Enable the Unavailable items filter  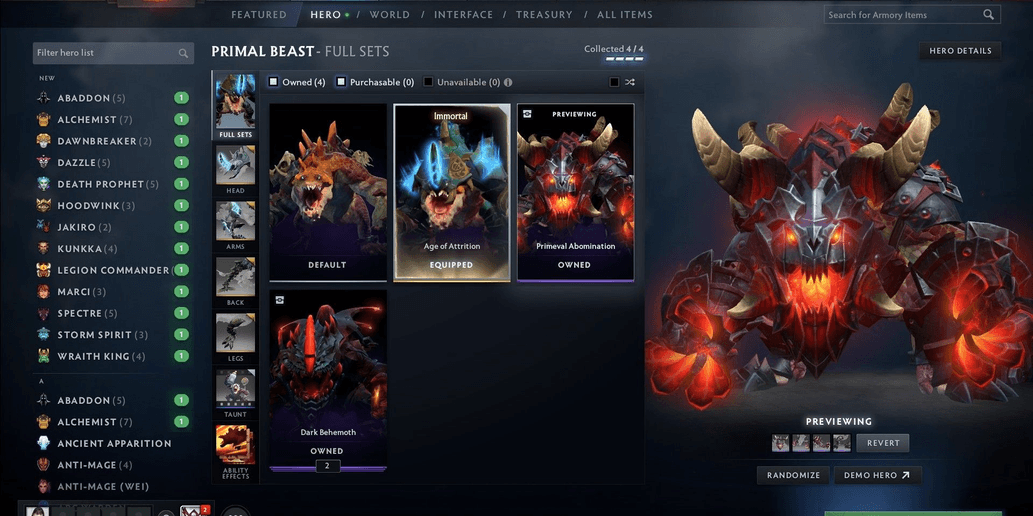429,82
